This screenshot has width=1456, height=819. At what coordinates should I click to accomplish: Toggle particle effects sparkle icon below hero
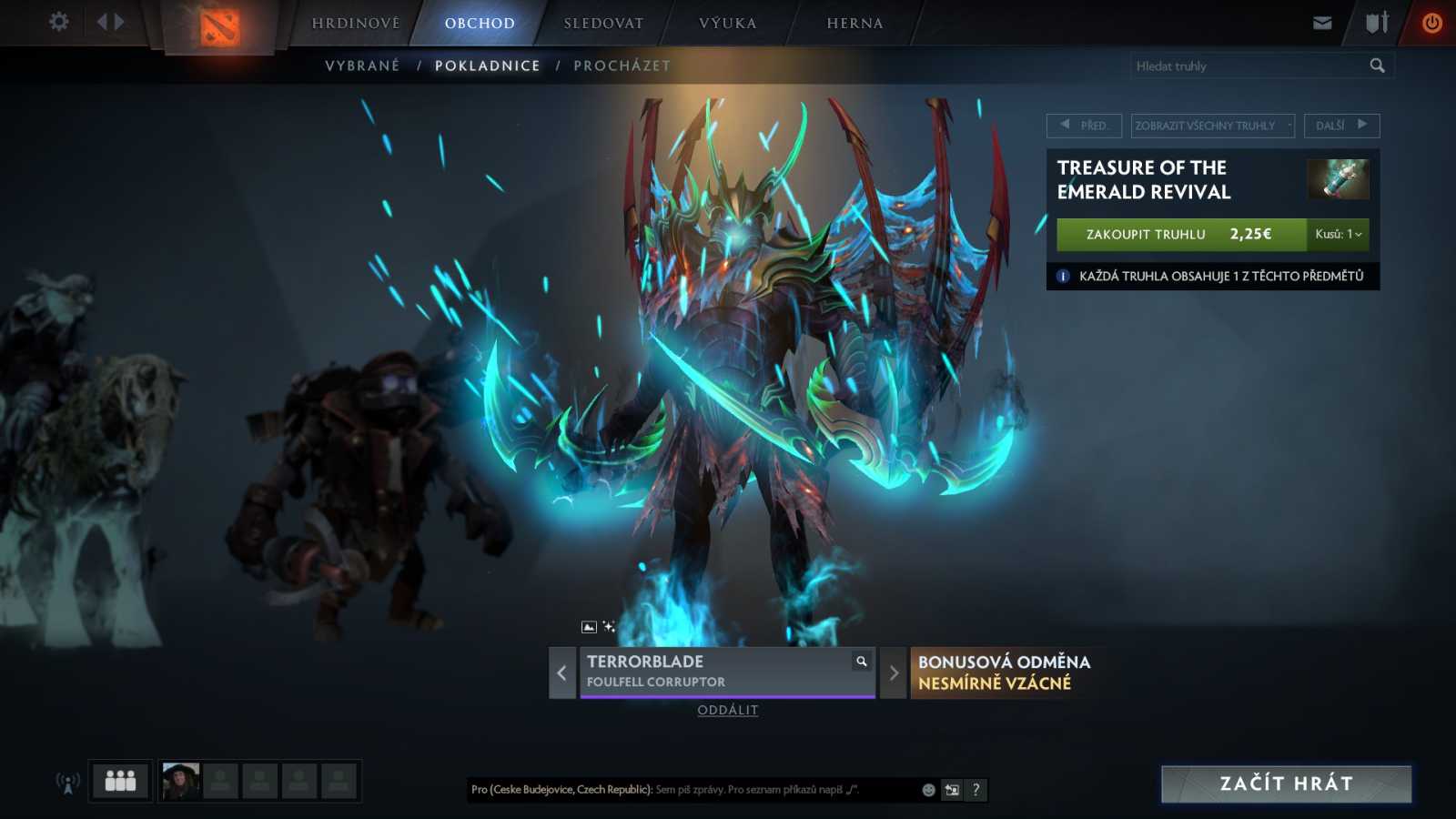pos(608,625)
